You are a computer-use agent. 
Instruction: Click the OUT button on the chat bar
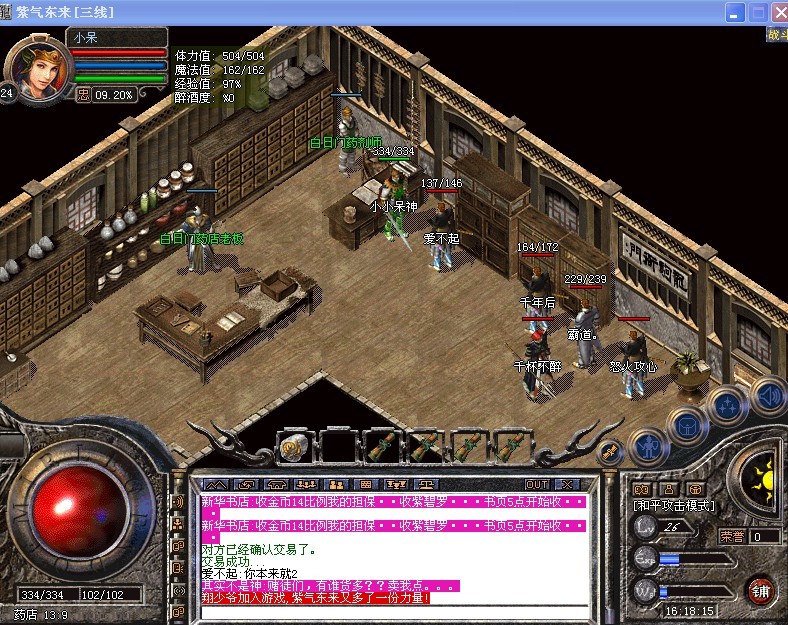(537, 484)
